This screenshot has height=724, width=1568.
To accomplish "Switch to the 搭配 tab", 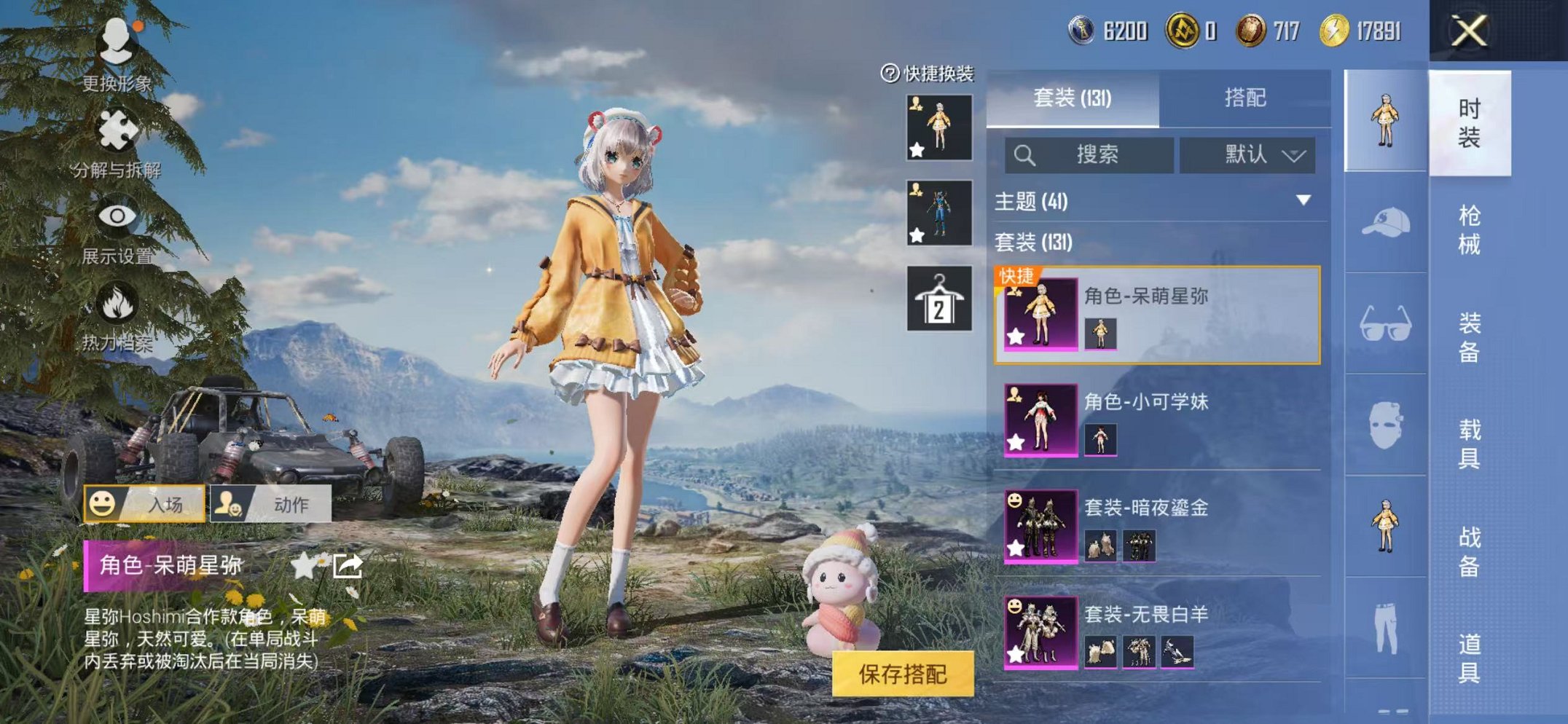I will coord(1247,98).
